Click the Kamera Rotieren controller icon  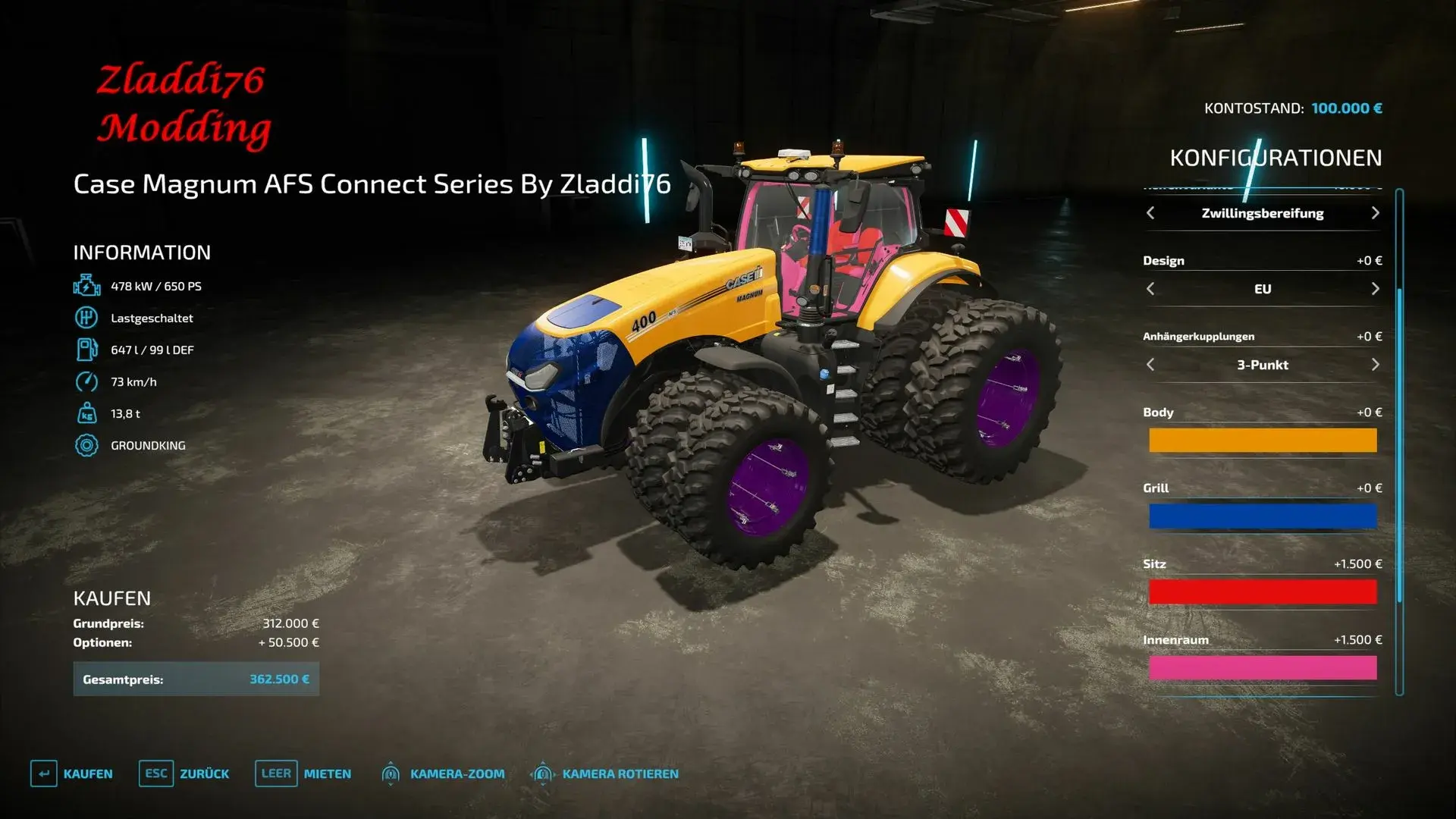543,773
